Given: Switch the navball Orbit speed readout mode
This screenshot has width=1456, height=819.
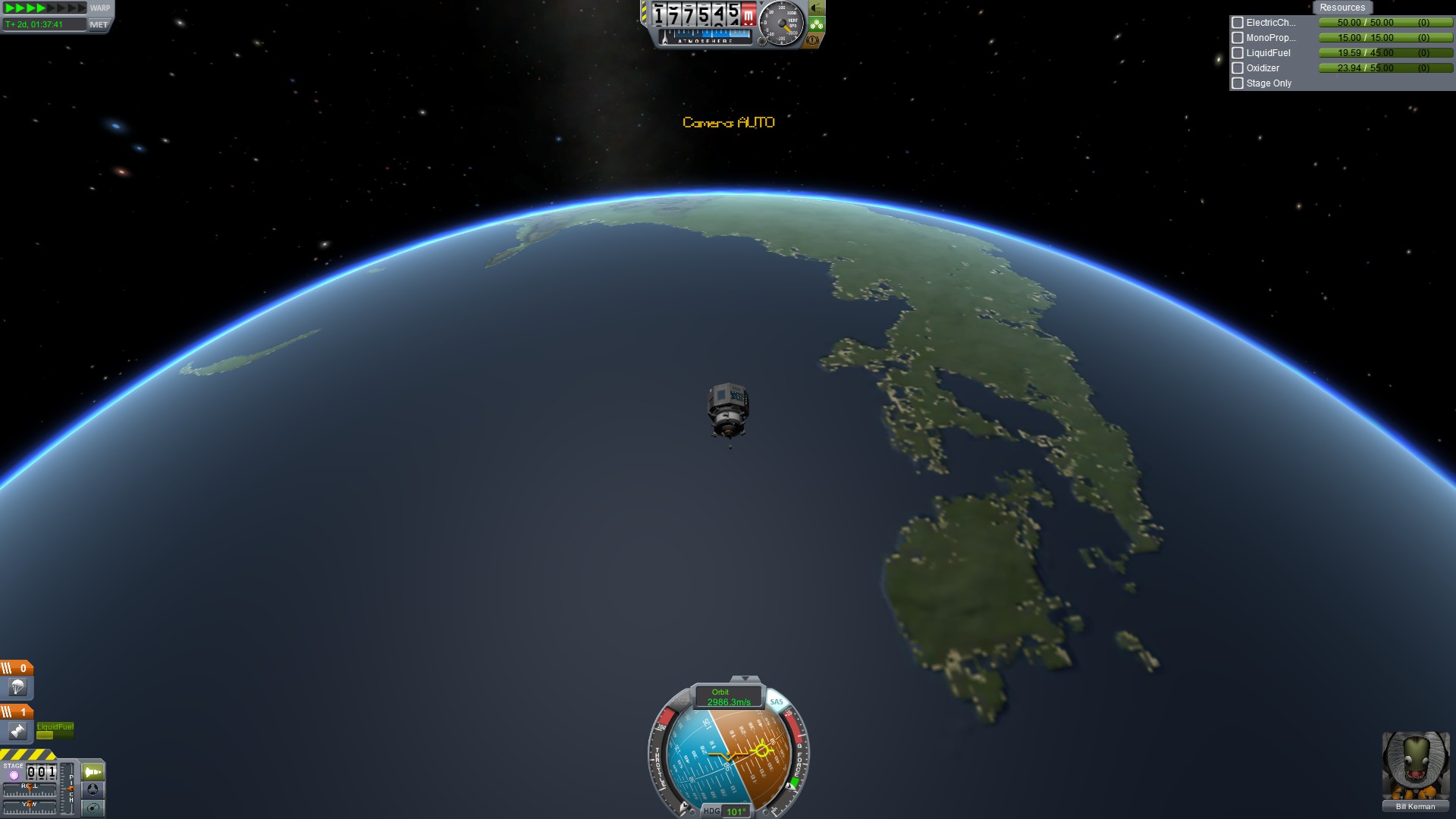Looking at the screenshot, I should [728, 697].
